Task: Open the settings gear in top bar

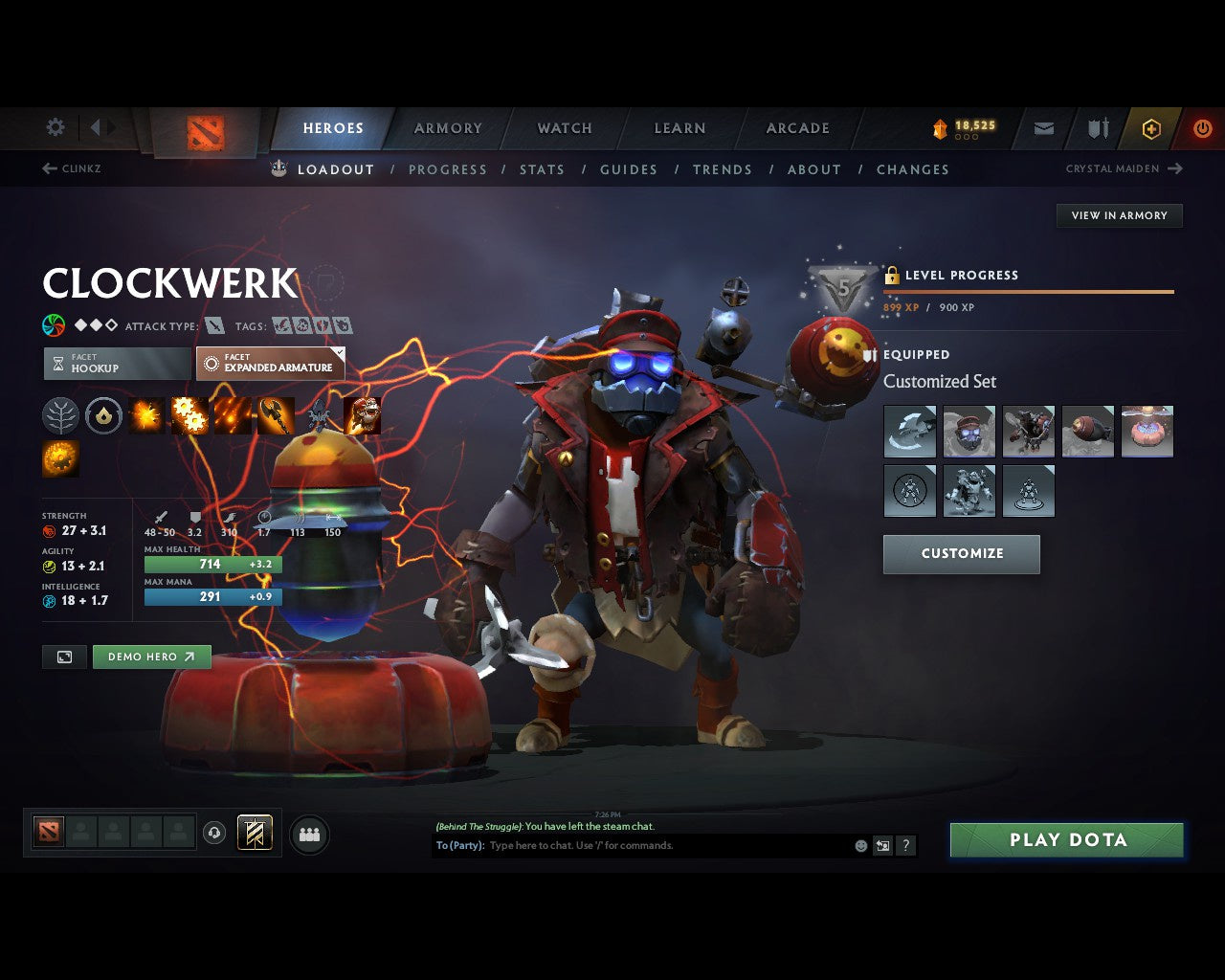Action: 55,127
